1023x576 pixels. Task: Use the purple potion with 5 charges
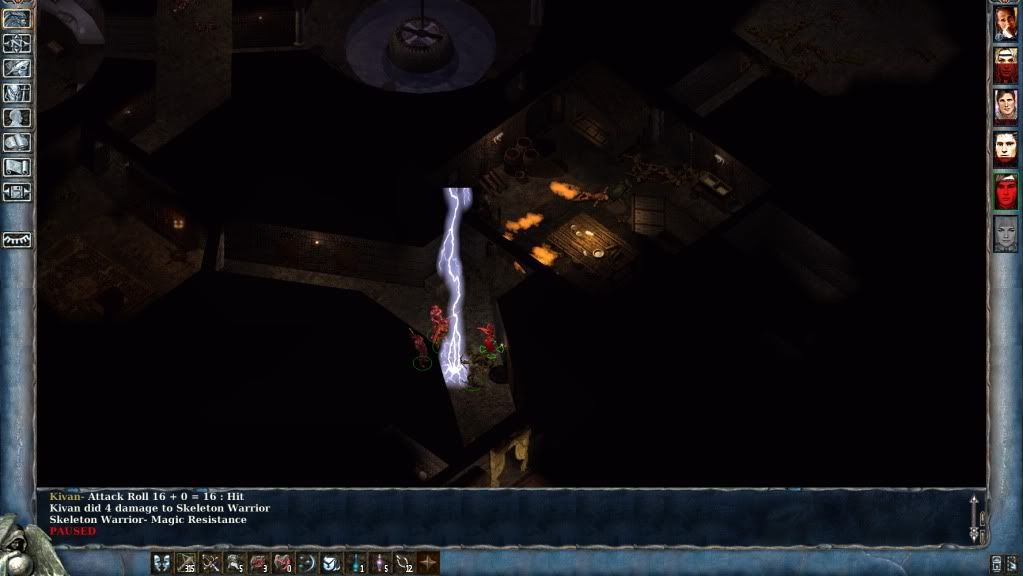click(380, 563)
